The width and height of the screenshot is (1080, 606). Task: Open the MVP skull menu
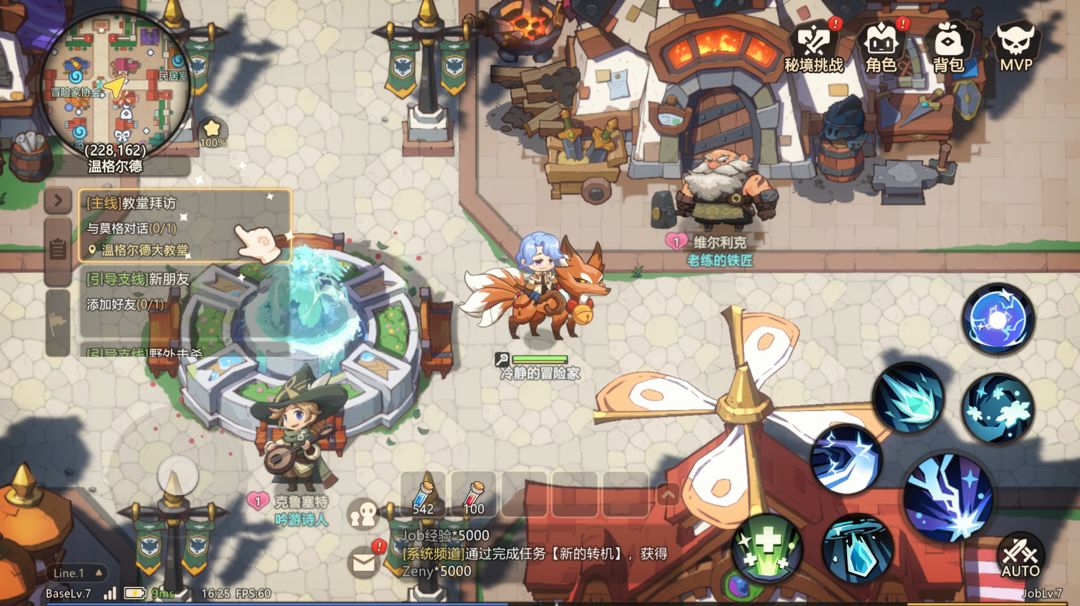(x=1015, y=45)
